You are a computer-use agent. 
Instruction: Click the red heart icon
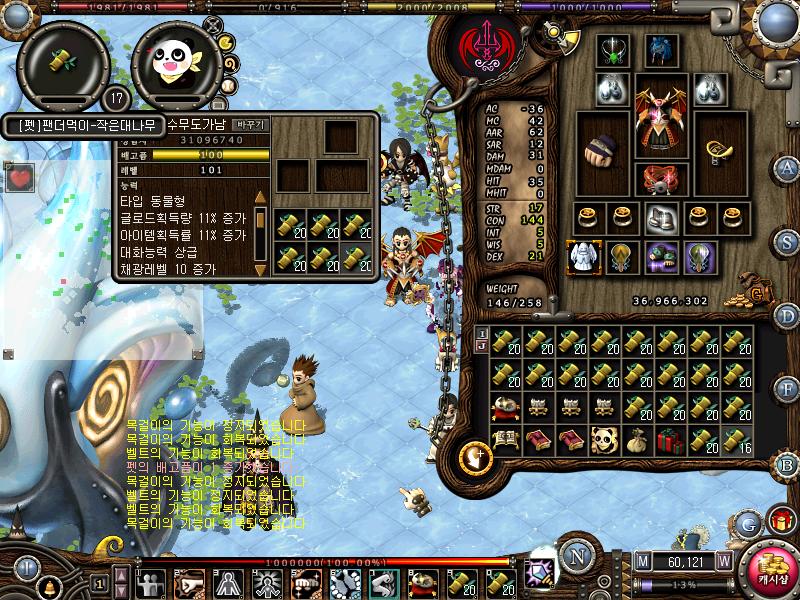[x=19, y=179]
